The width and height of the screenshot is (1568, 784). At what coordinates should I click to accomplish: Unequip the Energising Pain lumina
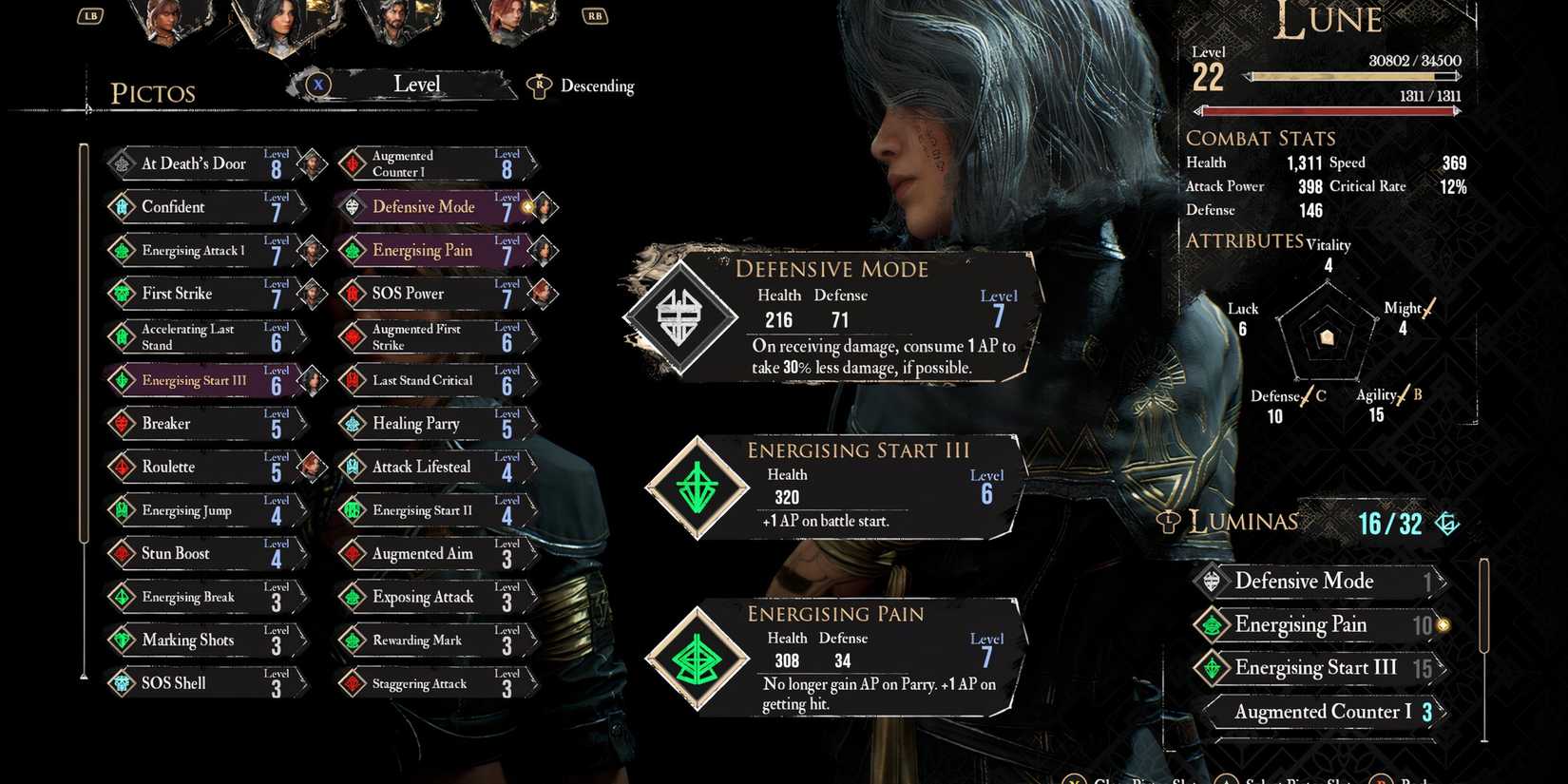pyautogui.click(x=1315, y=624)
